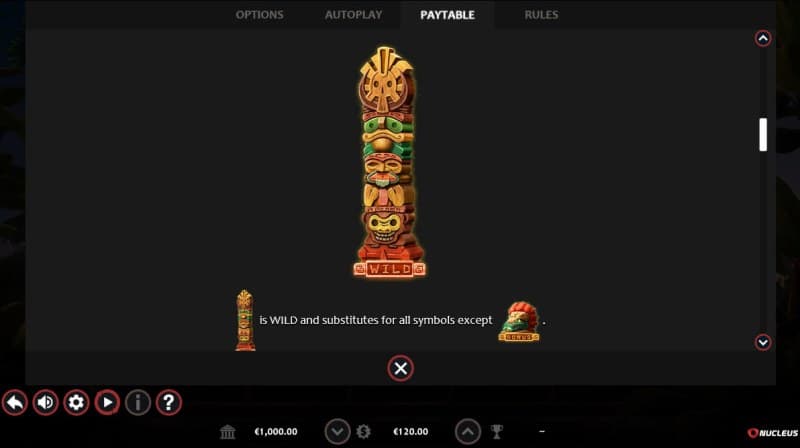Click the scroll down arrow of the paytable
Image resolution: width=800 pixels, height=448 pixels.
pos(763,342)
